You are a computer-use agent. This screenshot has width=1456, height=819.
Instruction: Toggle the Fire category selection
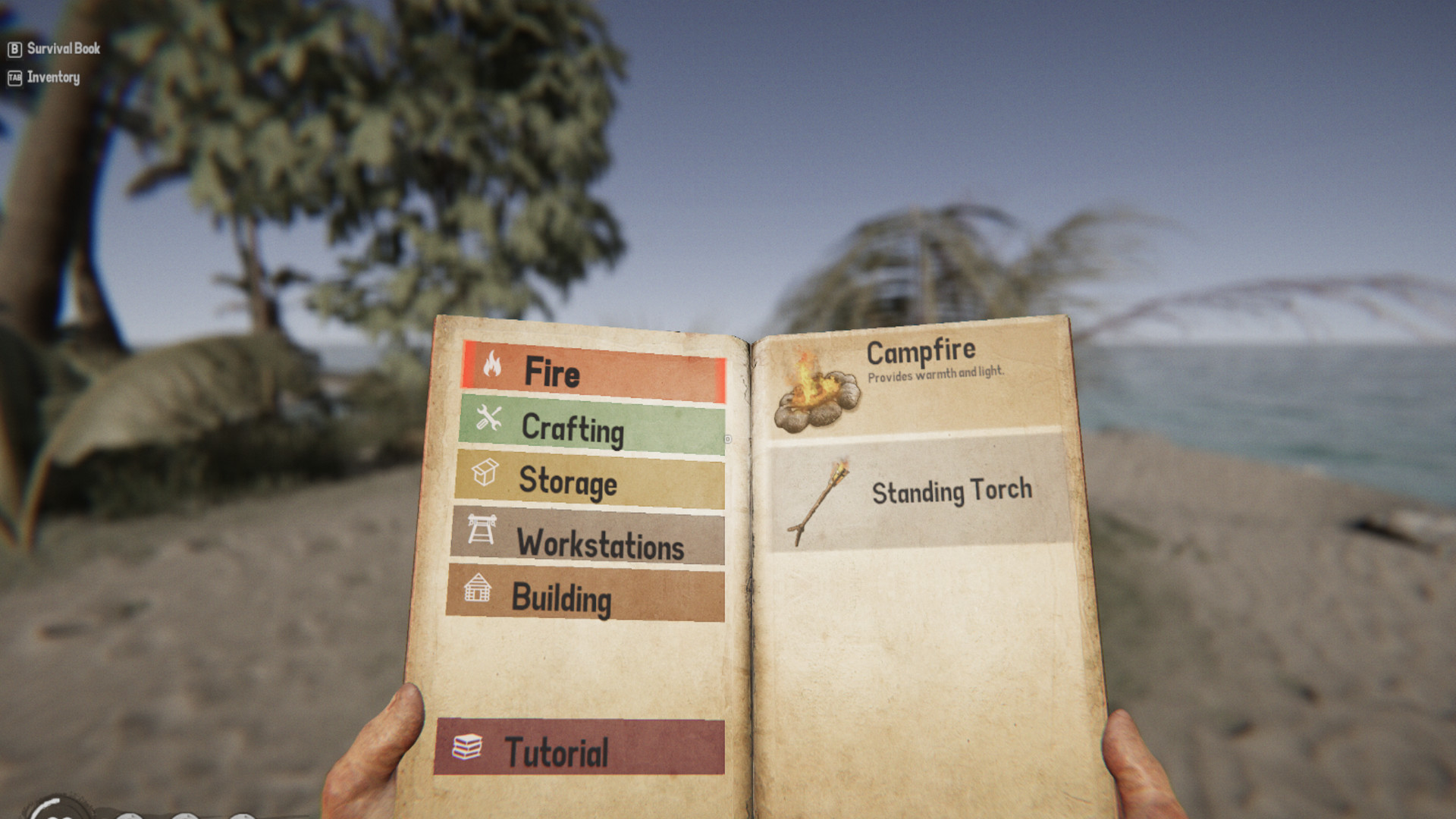[599, 372]
